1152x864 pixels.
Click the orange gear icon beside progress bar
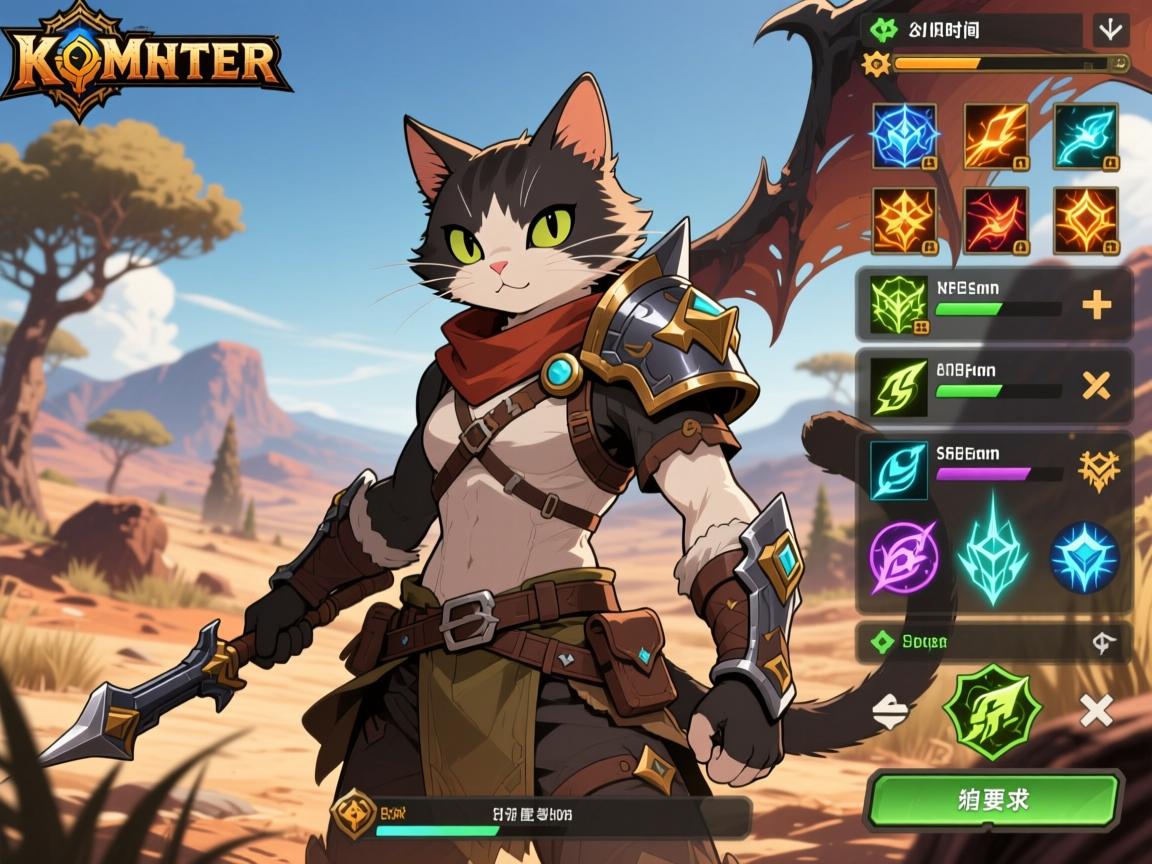coord(876,64)
